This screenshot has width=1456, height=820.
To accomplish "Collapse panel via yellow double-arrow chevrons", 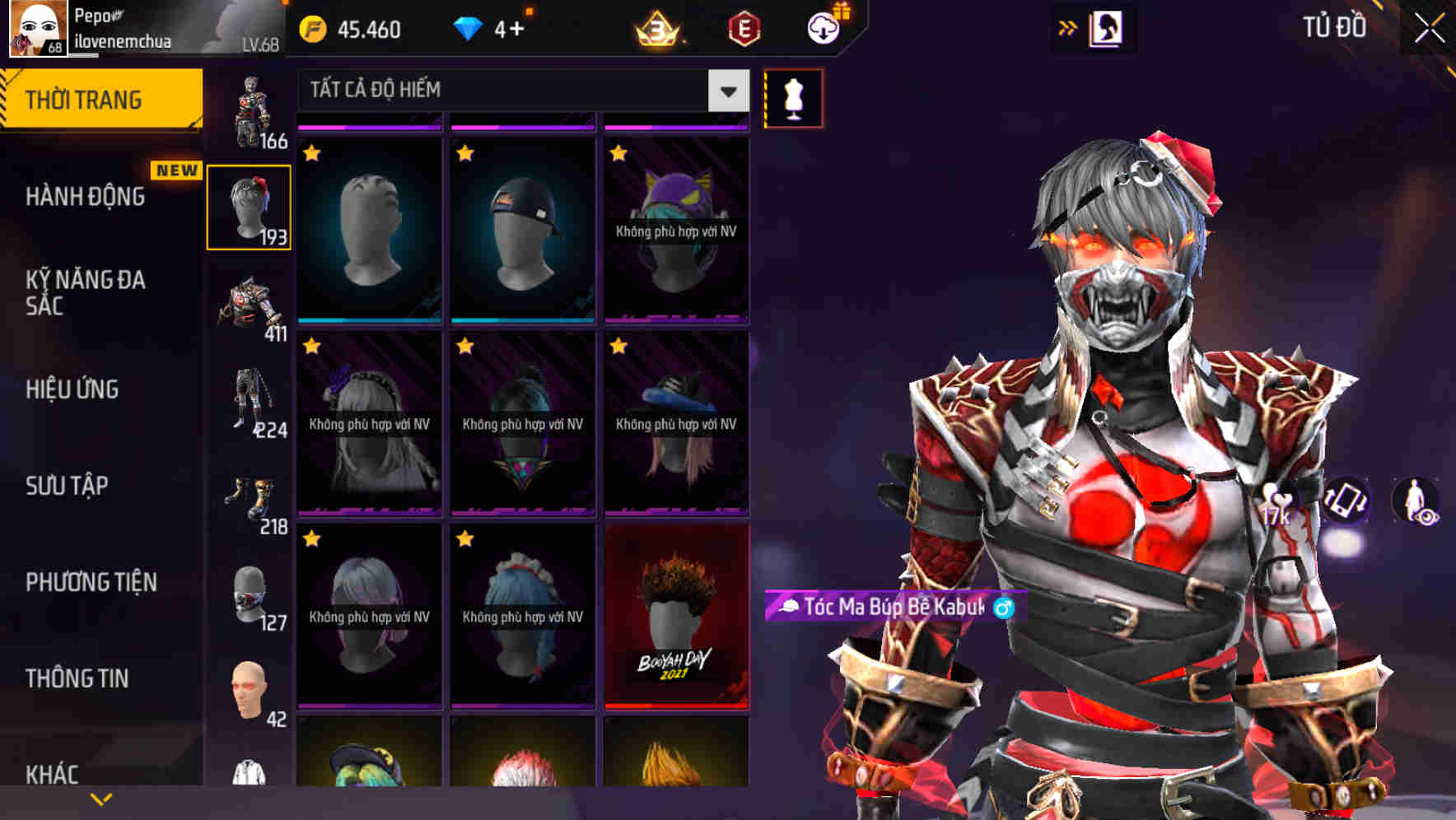I will pos(1068,27).
